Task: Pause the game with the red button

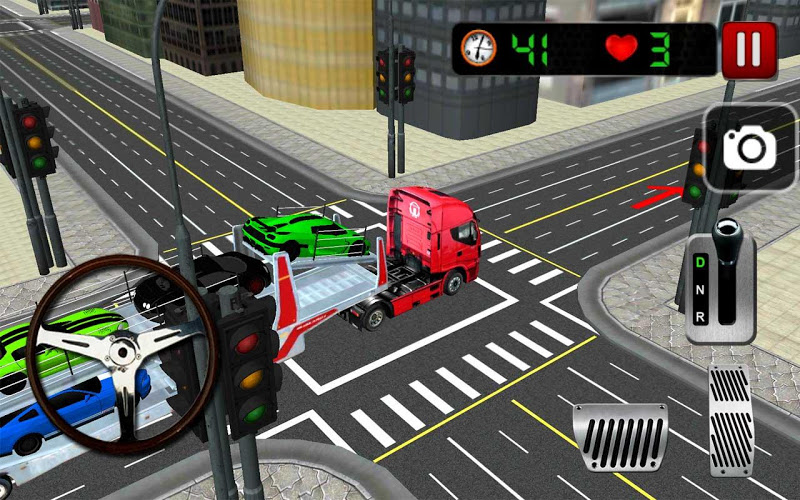Action: [x=749, y=50]
